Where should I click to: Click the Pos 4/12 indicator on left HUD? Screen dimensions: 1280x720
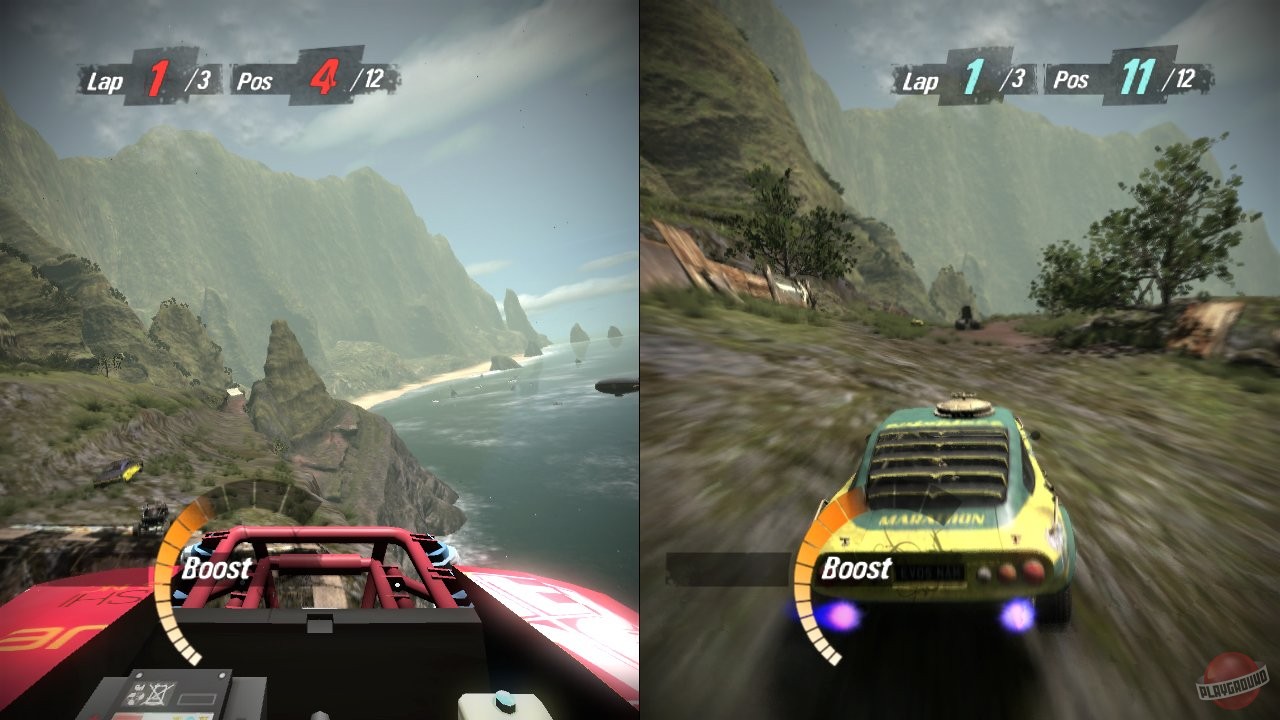coord(320,80)
